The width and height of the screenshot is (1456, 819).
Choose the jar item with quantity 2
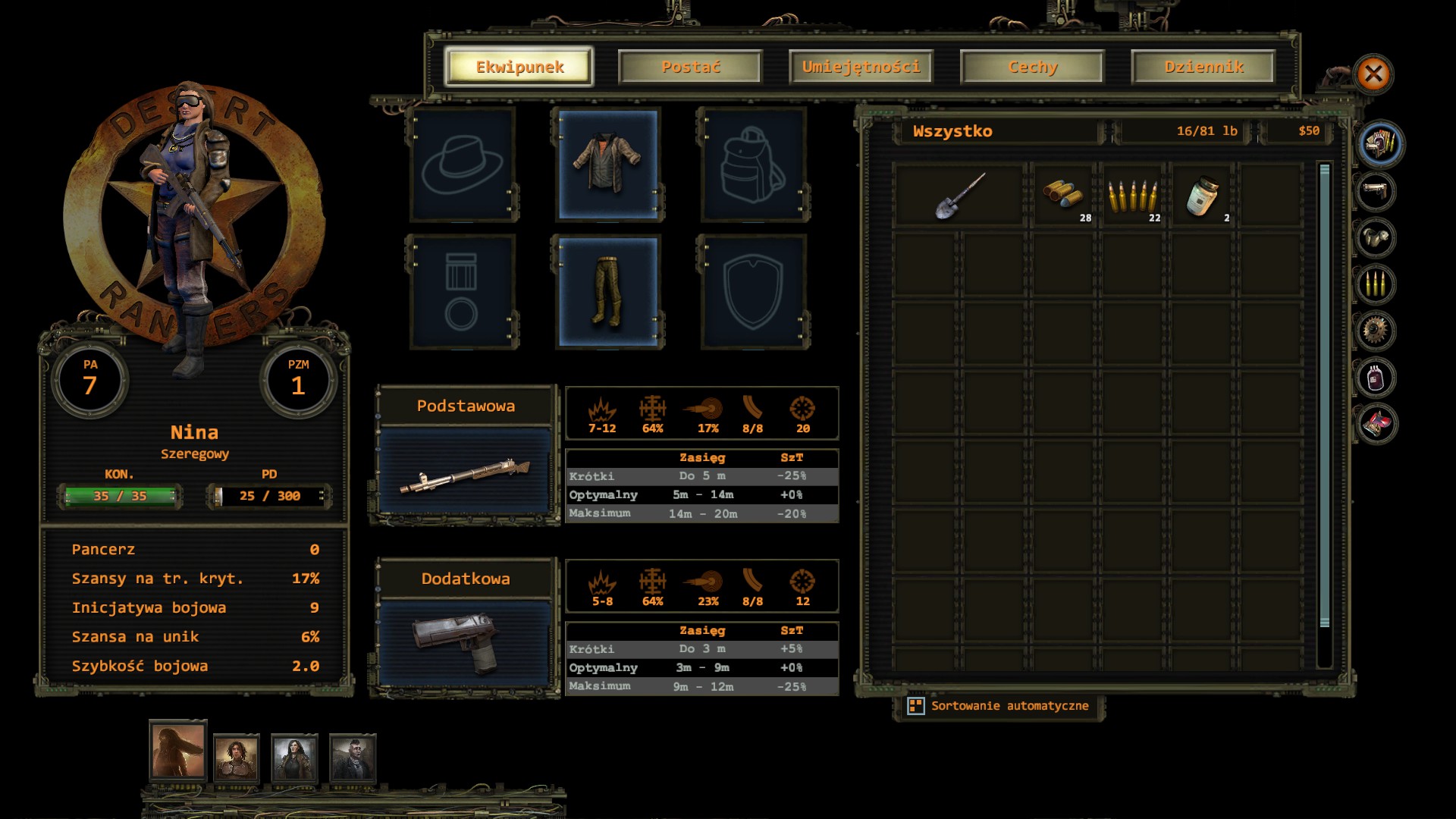[1202, 196]
